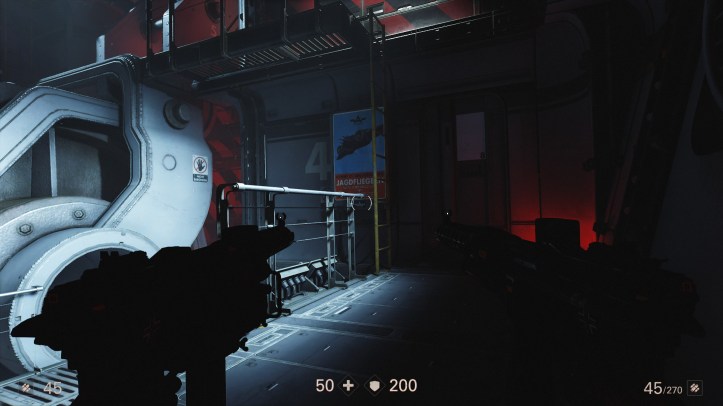Click the health cross icon
This screenshot has height=406, width=723.
[348, 385]
